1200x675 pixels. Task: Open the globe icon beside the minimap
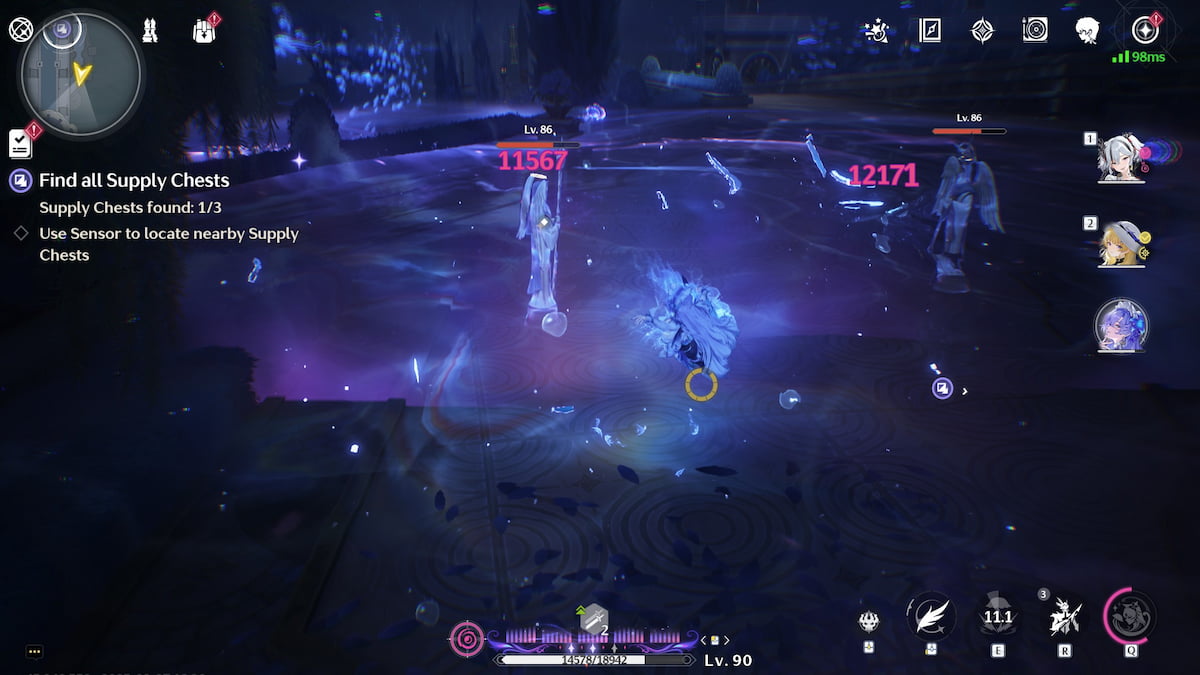pyautogui.click(x=21, y=30)
